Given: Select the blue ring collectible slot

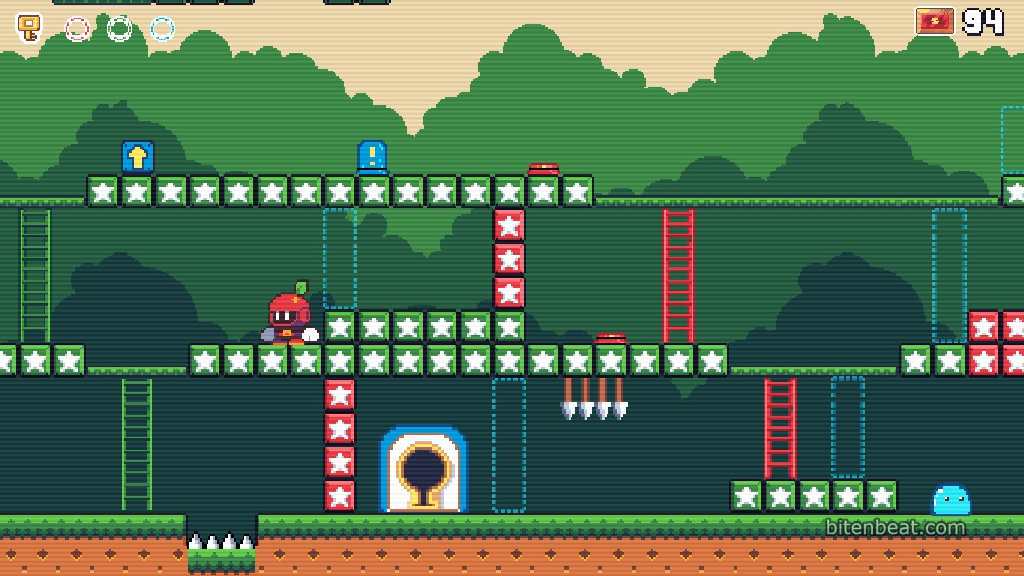Looking at the screenshot, I should coord(163,28).
